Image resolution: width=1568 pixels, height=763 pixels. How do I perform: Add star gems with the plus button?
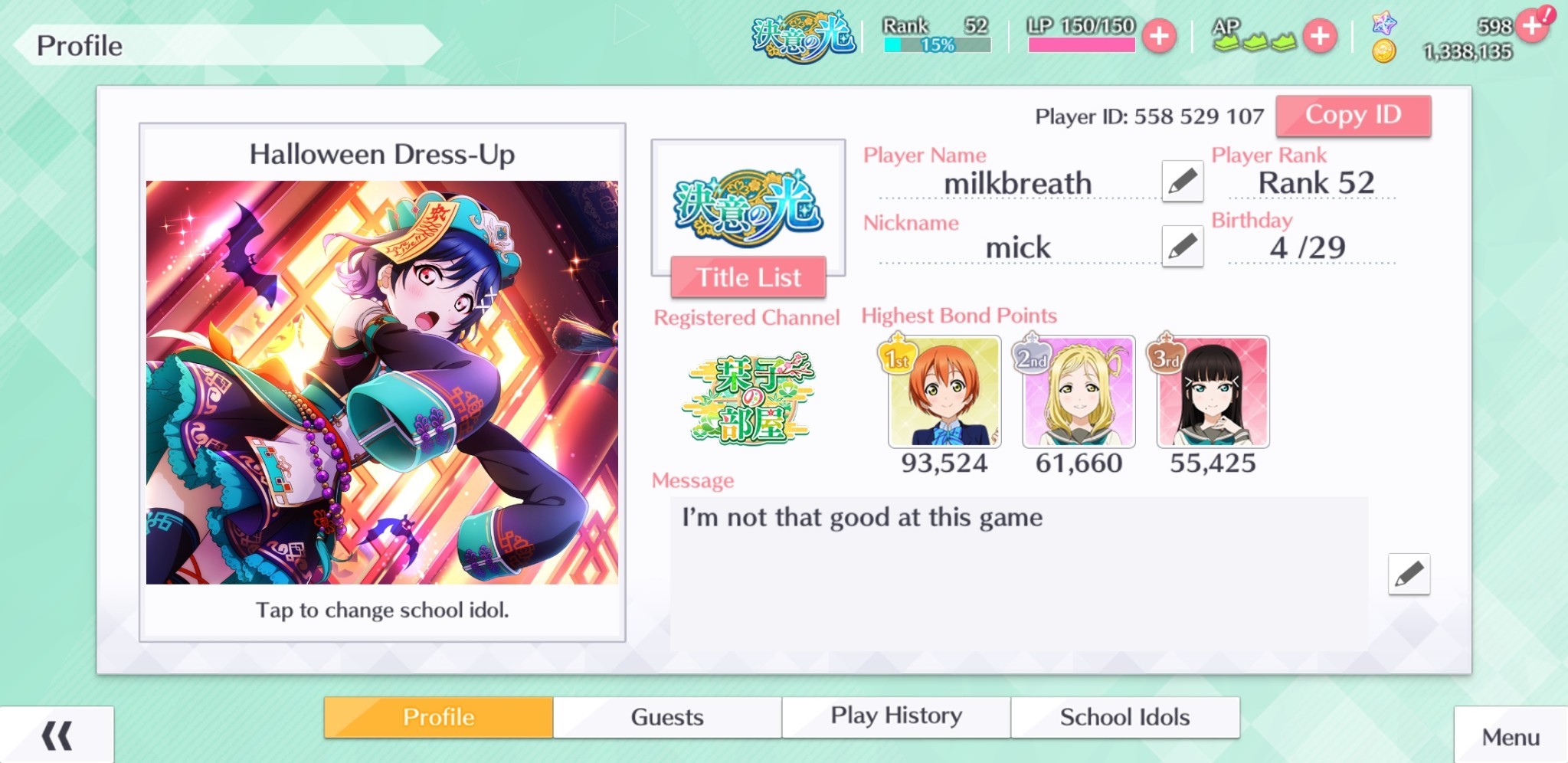pyautogui.click(x=1533, y=26)
